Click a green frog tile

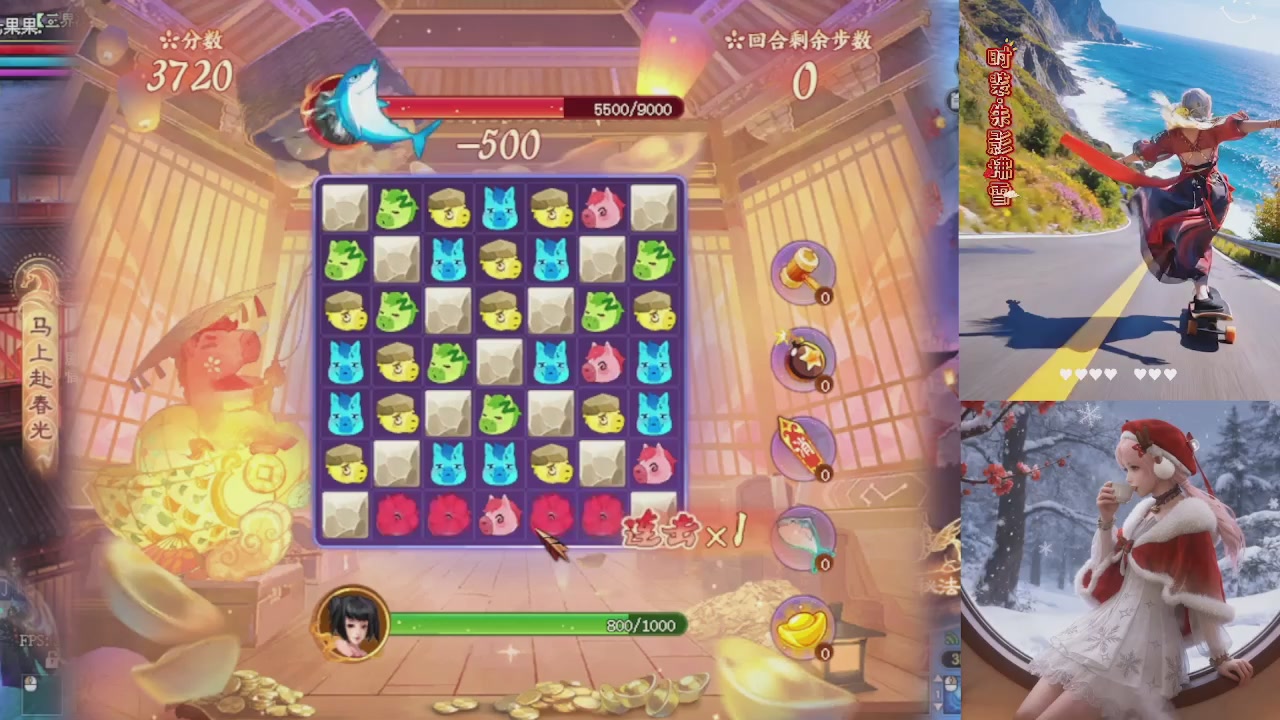(396, 206)
